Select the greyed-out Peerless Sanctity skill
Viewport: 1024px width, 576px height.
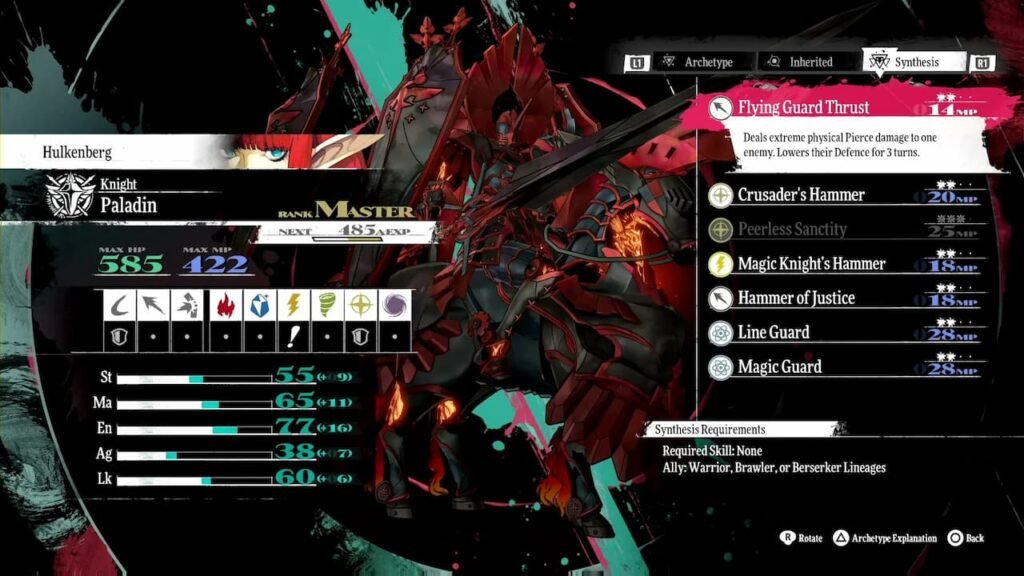tap(792, 229)
